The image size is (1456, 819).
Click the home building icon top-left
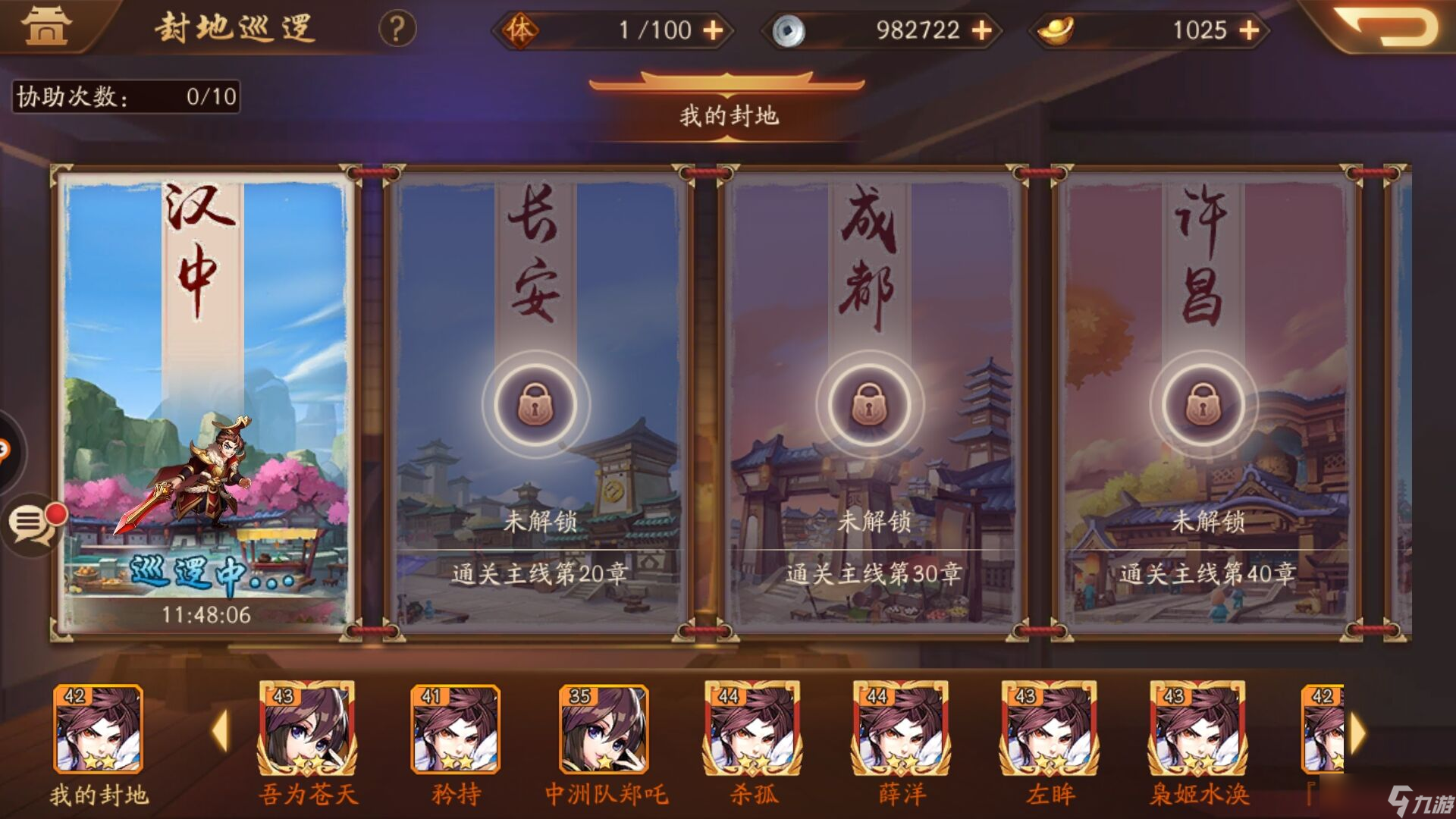tap(47, 25)
